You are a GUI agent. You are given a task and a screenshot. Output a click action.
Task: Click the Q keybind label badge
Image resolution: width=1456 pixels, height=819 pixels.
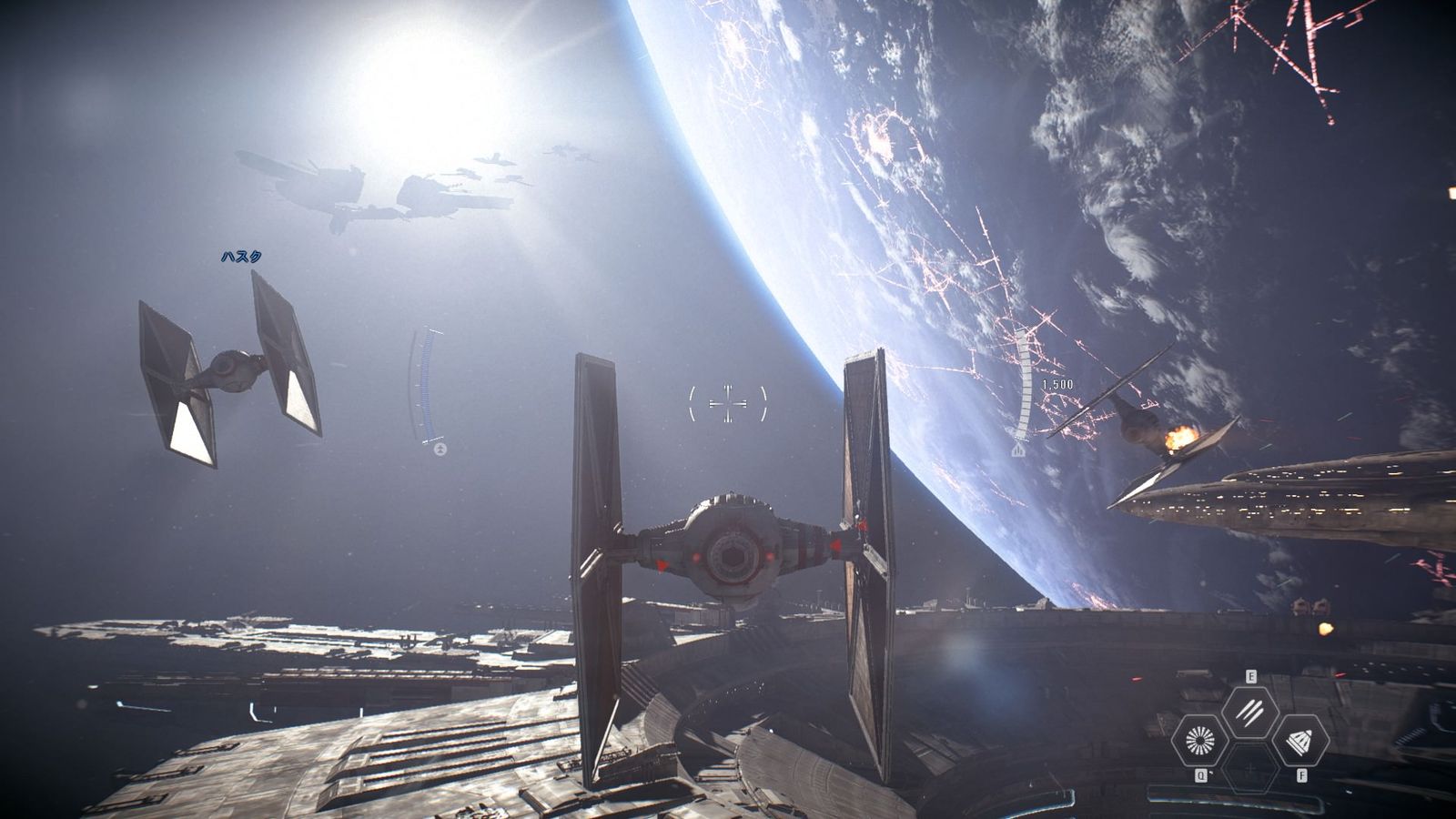1201,774
